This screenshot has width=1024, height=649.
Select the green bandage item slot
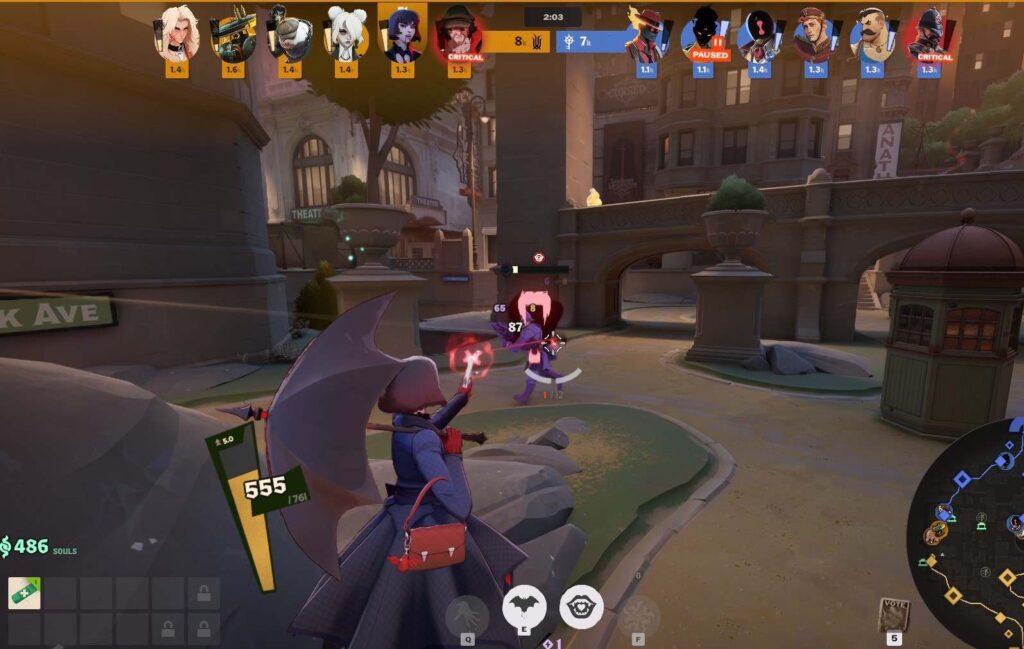pyautogui.click(x=24, y=593)
